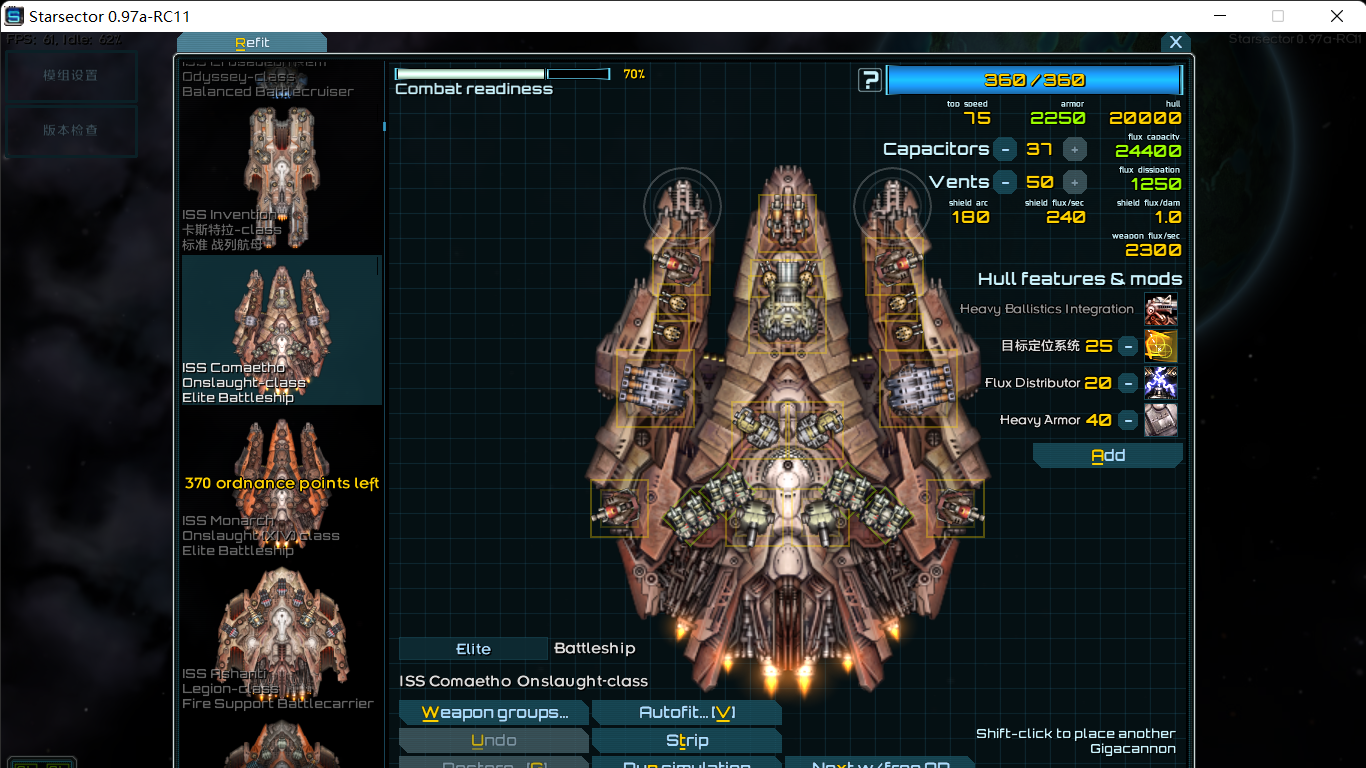Click the 模组设置 button
This screenshot has width=1366, height=768.
70,76
